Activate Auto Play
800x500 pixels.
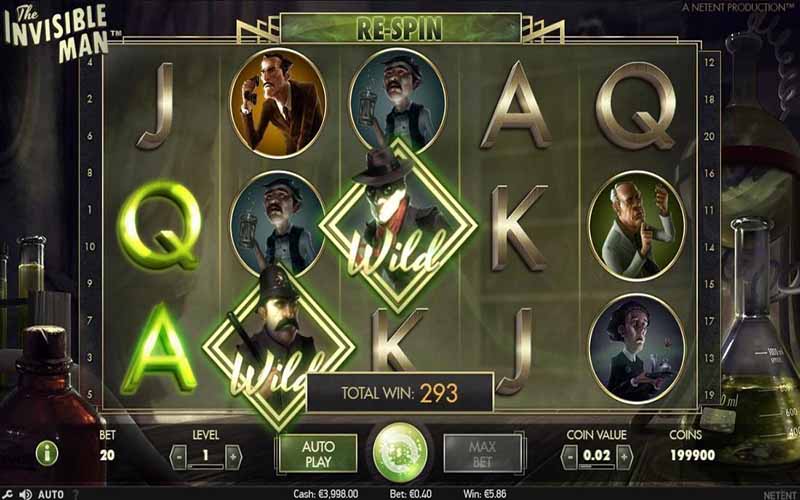317,453
